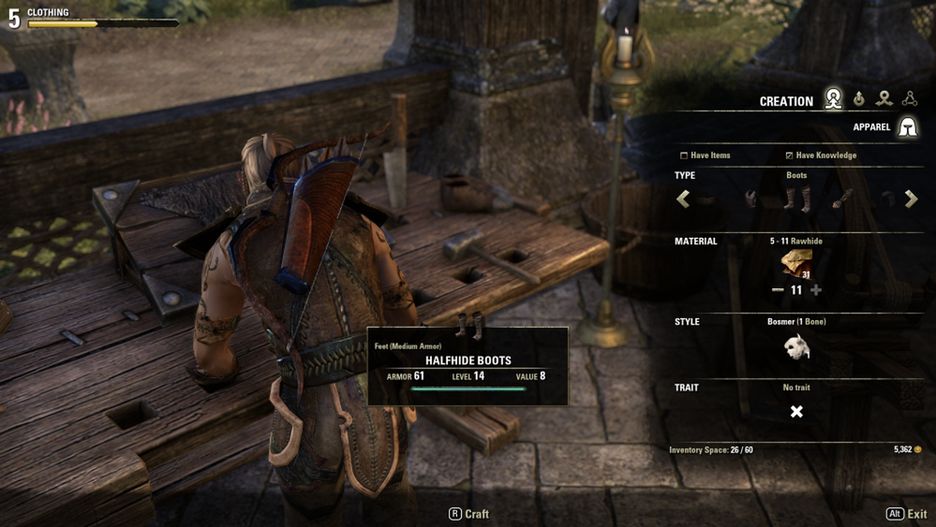Select the Boots type icon
The height and width of the screenshot is (527, 936).
click(x=796, y=198)
